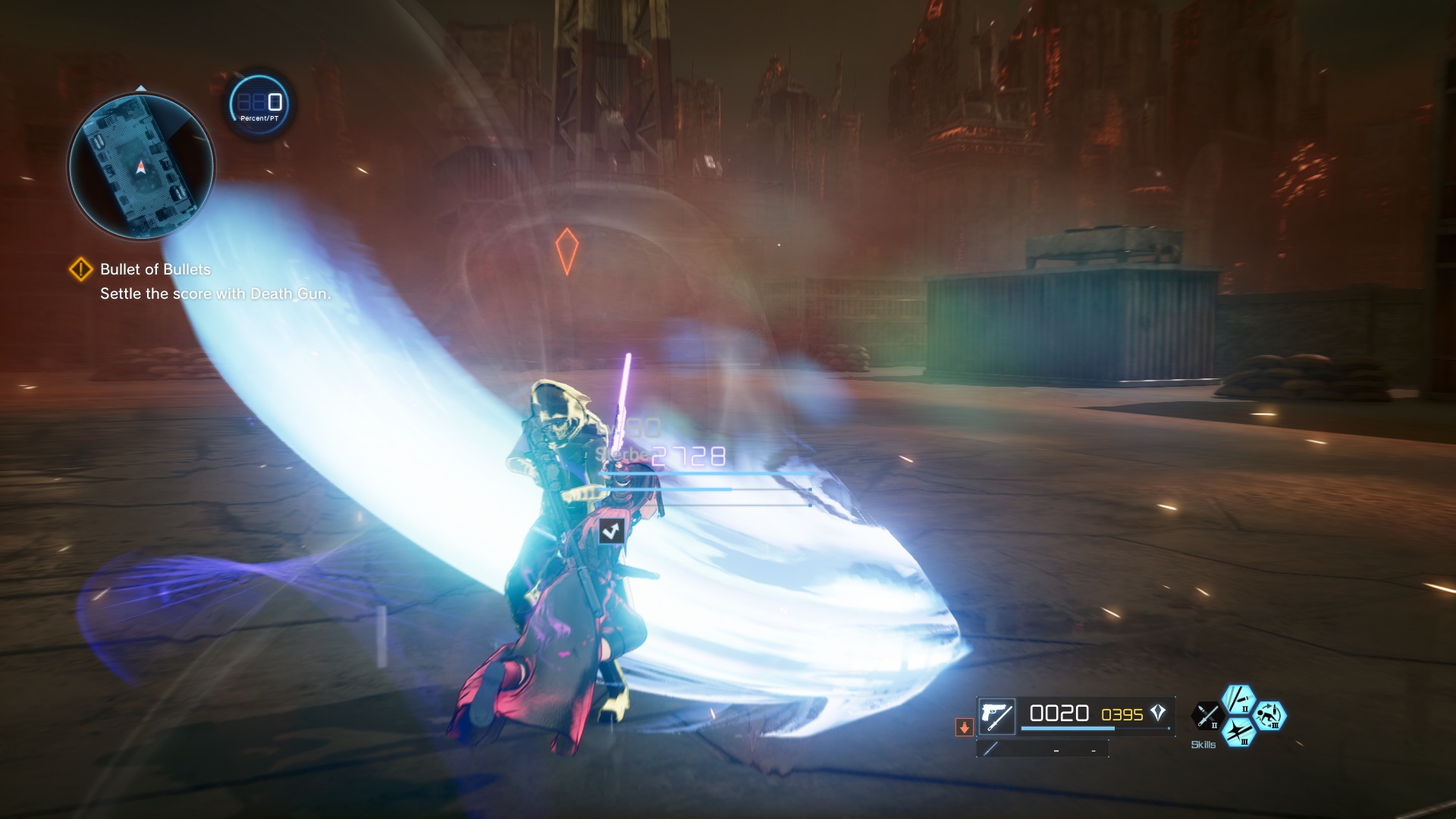The height and width of the screenshot is (819, 1456).
Task: Trigger the reload-roll skill hexagon marked III
Action: [x=1270, y=716]
